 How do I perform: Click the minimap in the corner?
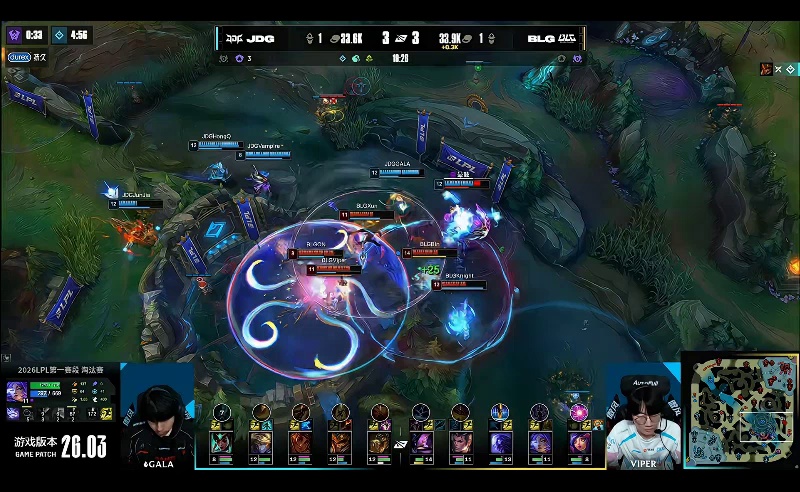pyautogui.click(x=742, y=410)
